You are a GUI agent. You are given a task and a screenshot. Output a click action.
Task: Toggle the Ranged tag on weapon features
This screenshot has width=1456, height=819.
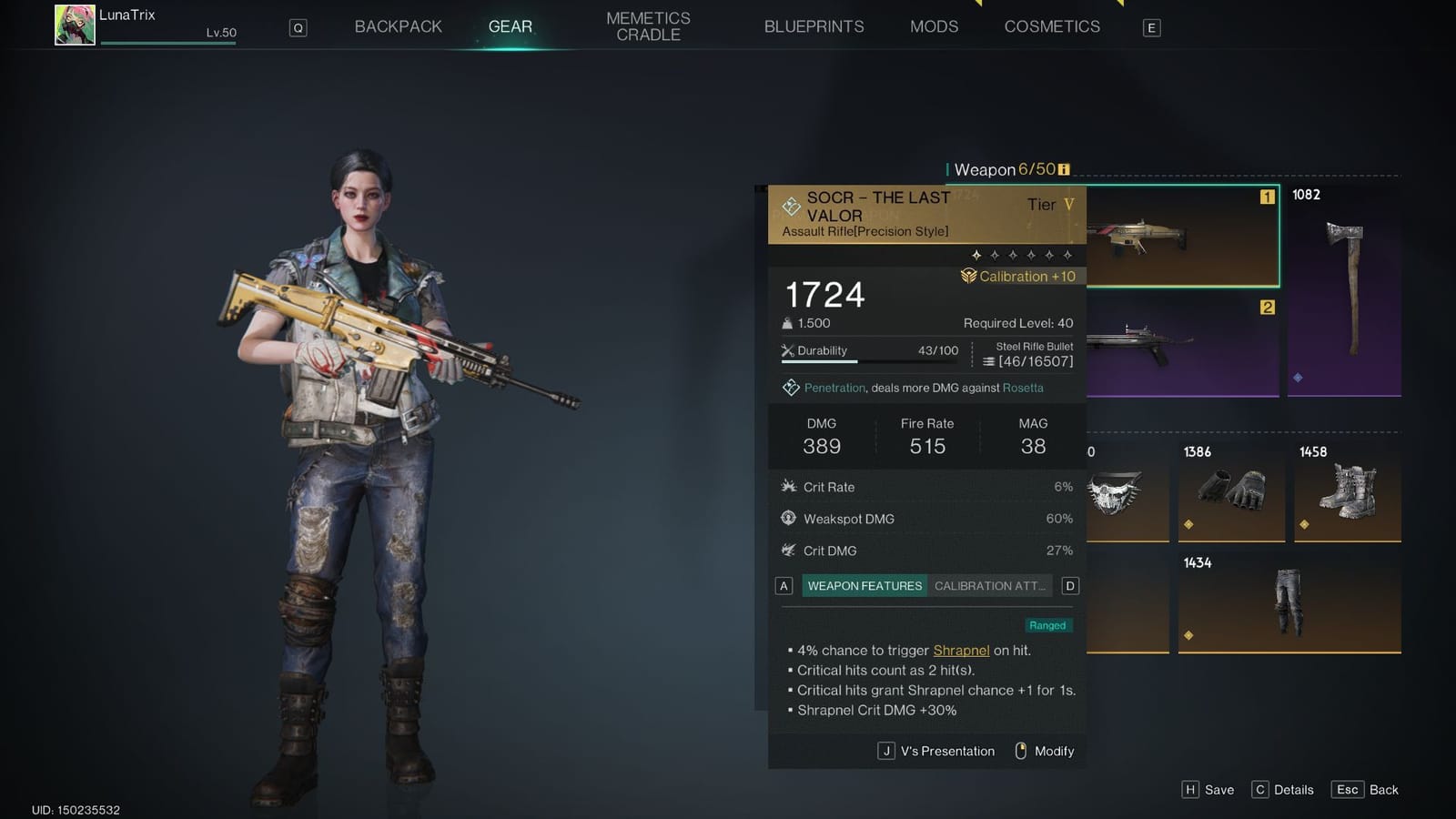click(1047, 625)
